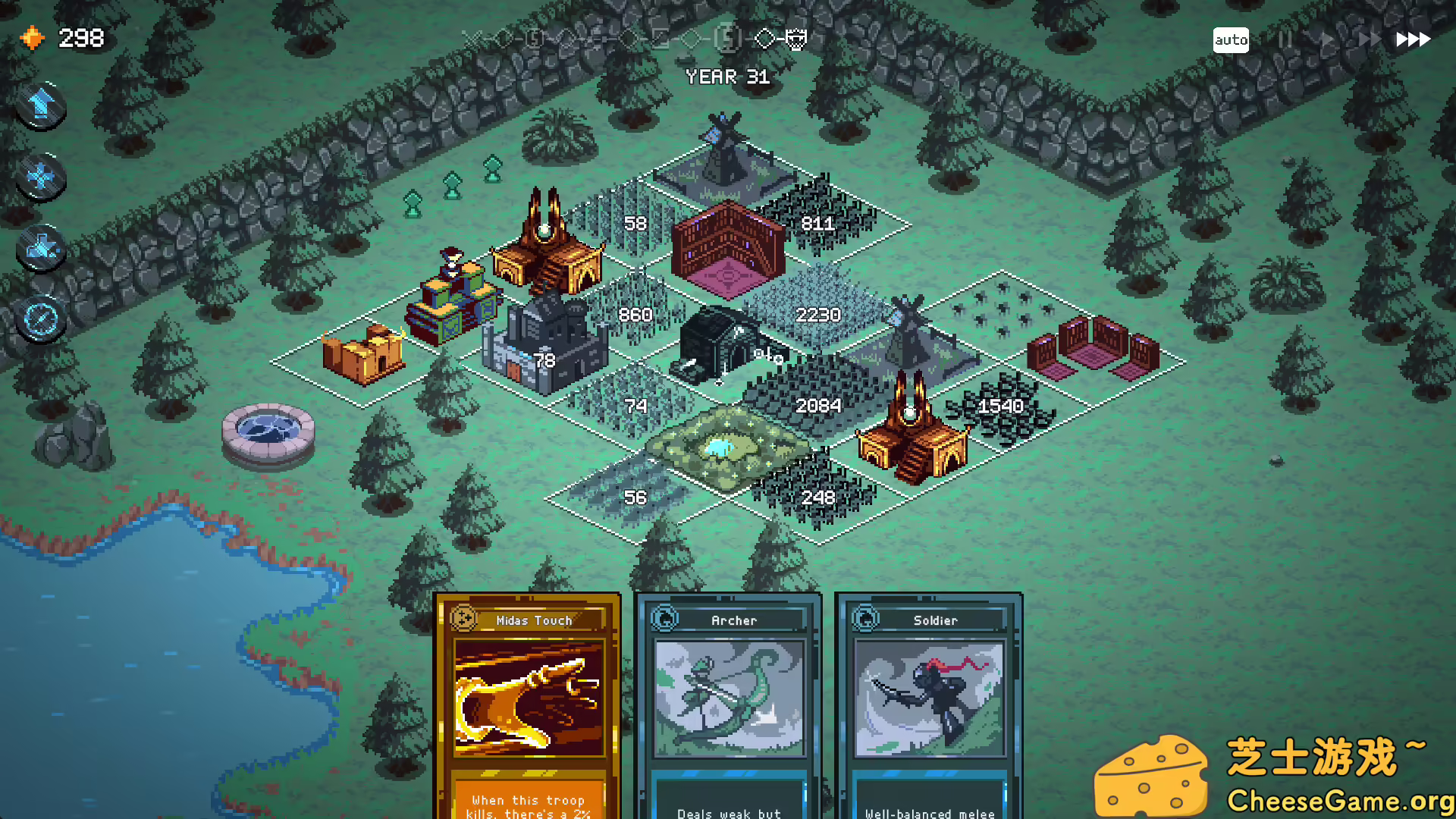Play the Midas Touch card
The image size is (1456, 819).
point(529,705)
